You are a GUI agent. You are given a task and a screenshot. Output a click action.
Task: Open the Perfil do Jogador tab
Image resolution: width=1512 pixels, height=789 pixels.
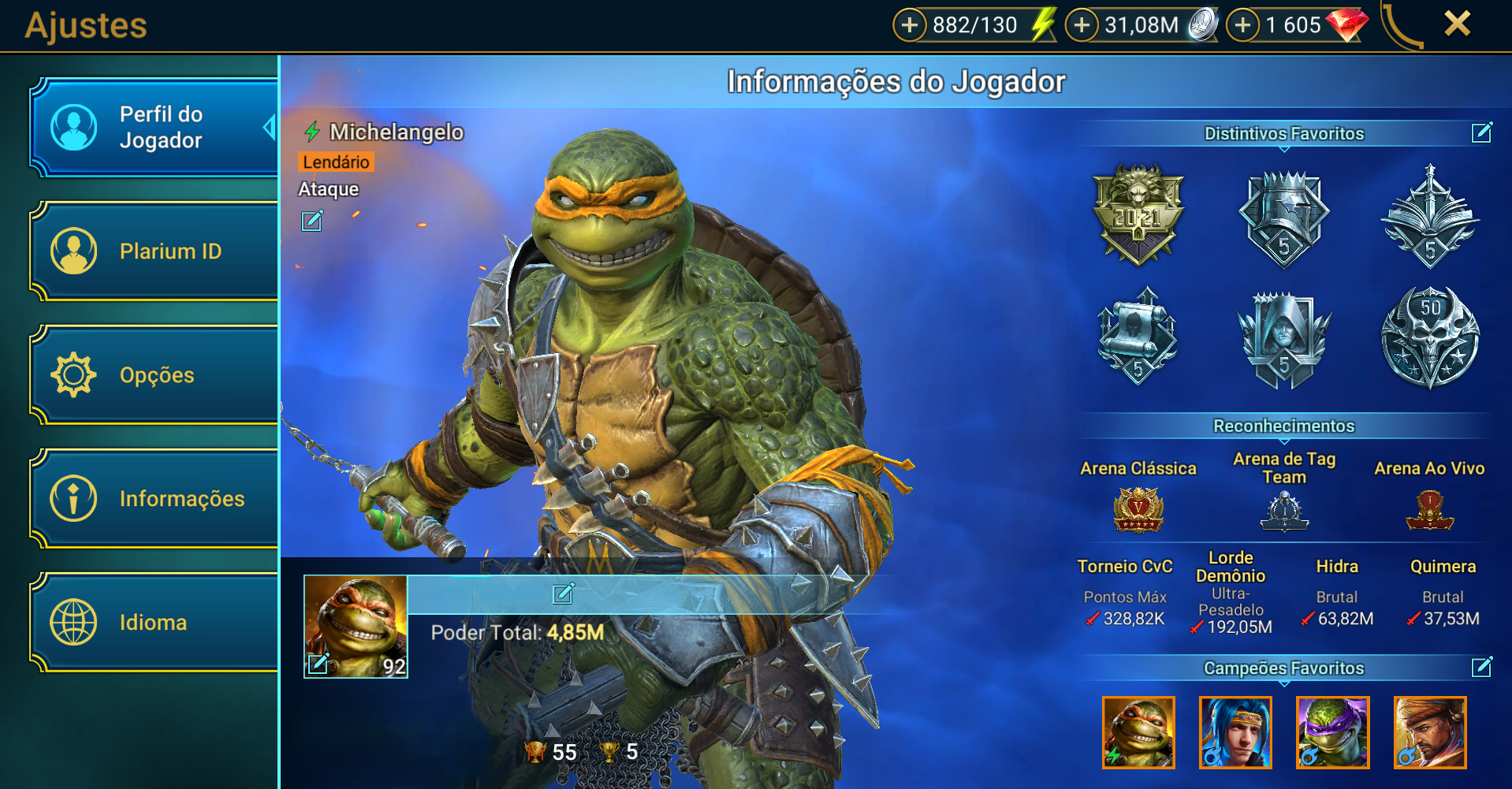[x=155, y=127]
